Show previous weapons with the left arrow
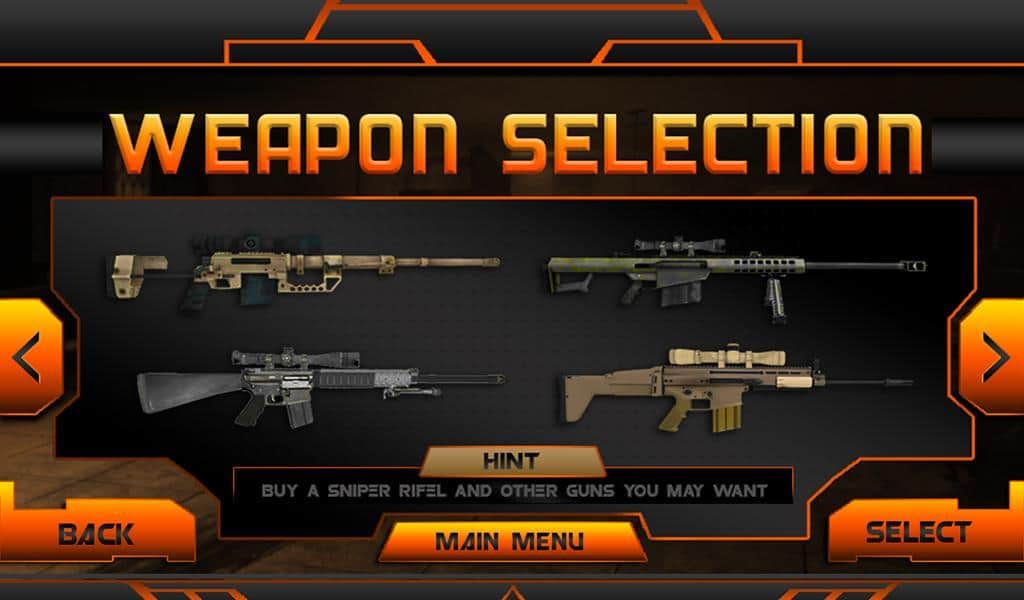Image resolution: width=1024 pixels, height=600 pixels. (29, 357)
